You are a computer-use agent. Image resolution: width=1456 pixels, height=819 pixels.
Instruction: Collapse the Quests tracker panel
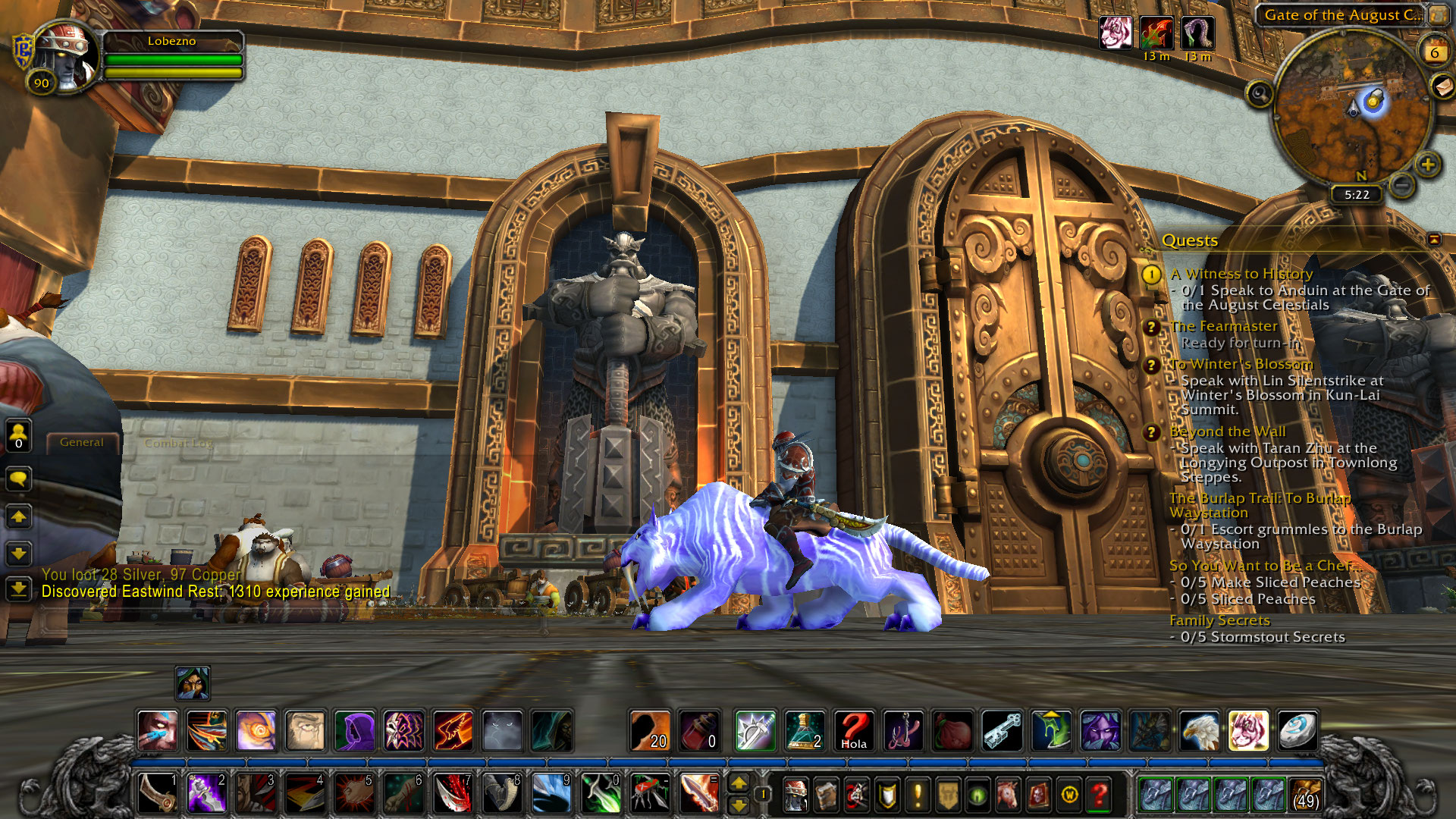click(x=1434, y=240)
